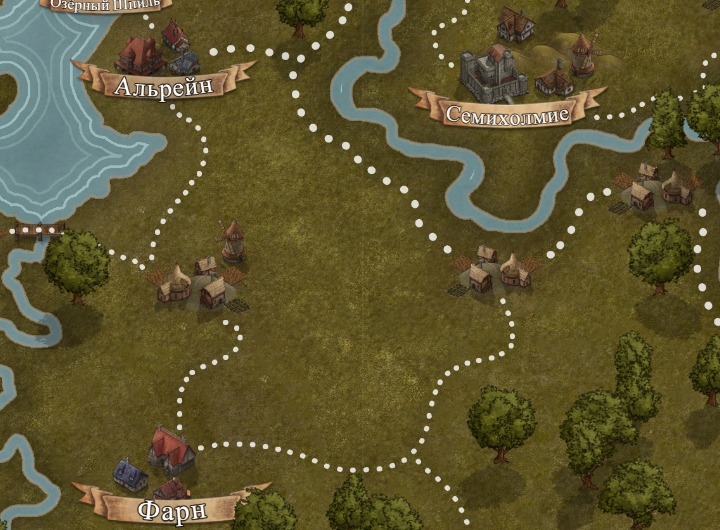Choose the Семихолмие castle banner

pos(508,113)
